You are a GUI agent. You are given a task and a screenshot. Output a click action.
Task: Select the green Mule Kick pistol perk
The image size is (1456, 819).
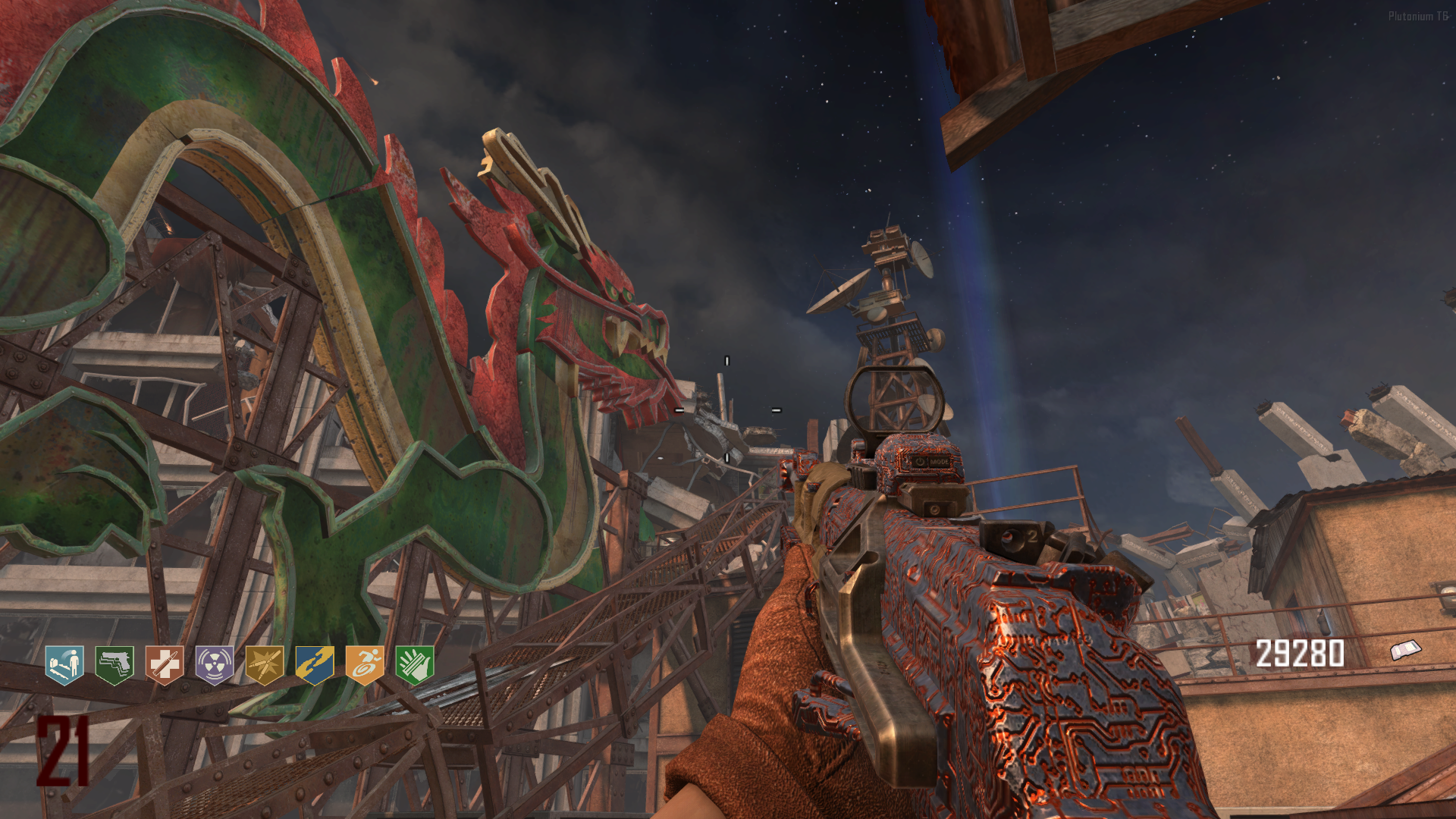pos(115,665)
